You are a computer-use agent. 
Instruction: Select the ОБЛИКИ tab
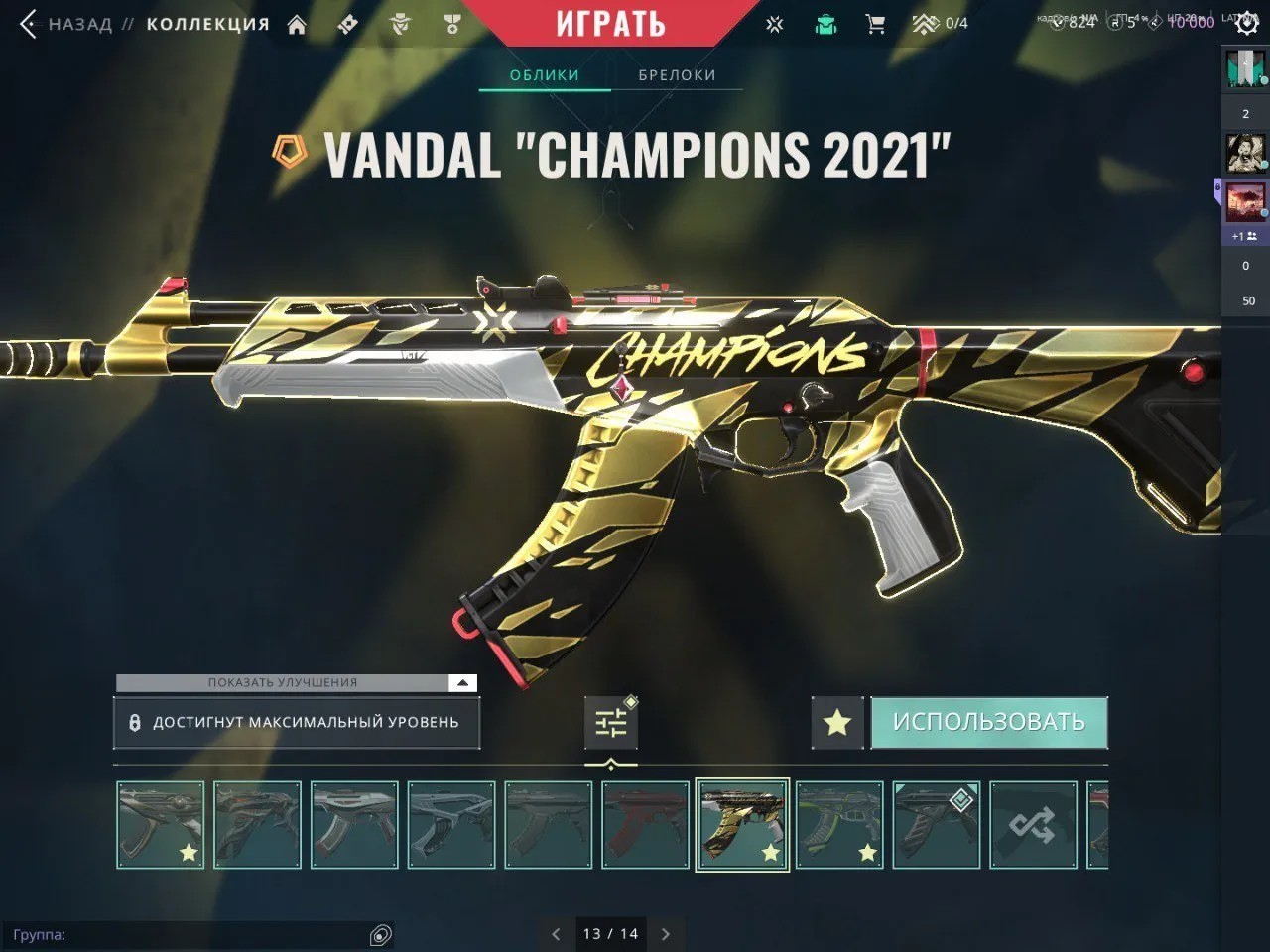pos(543,74)
